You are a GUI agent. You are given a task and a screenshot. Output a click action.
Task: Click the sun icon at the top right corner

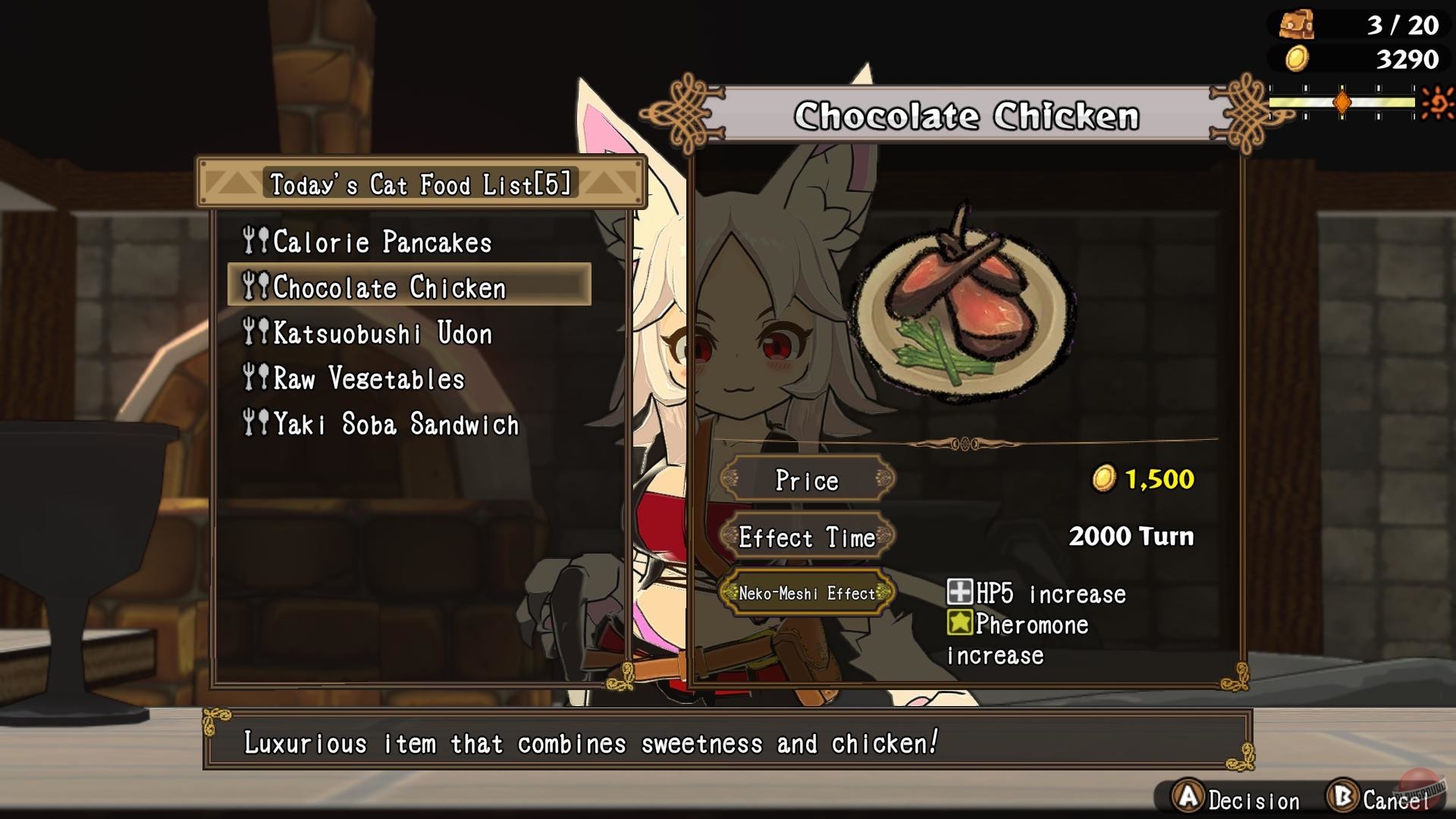[x=1437, y=101]
